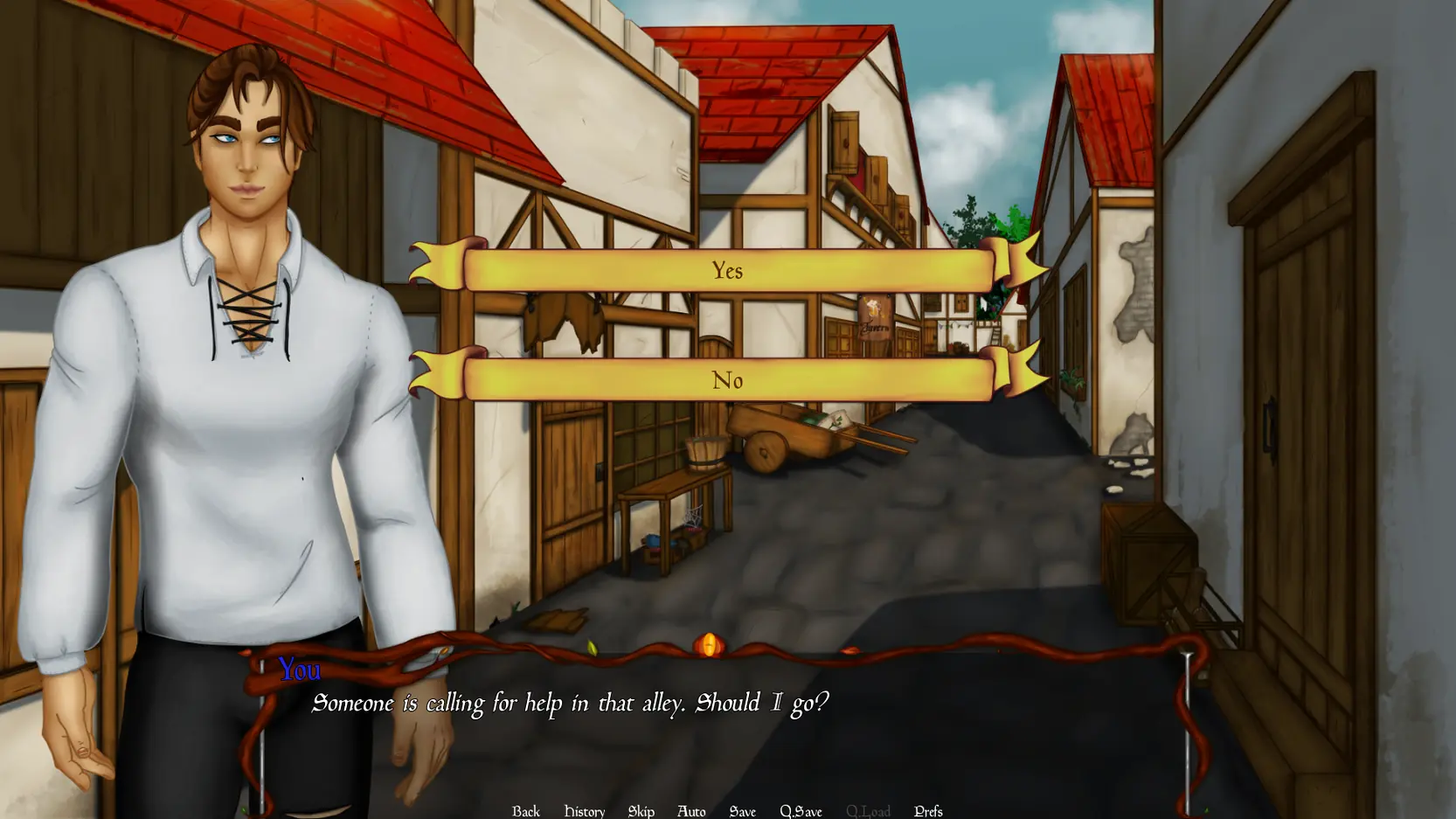Screen dimensions: 1456x819
Task: Choose the Yes dialogue option
Action: coord(727,270)
